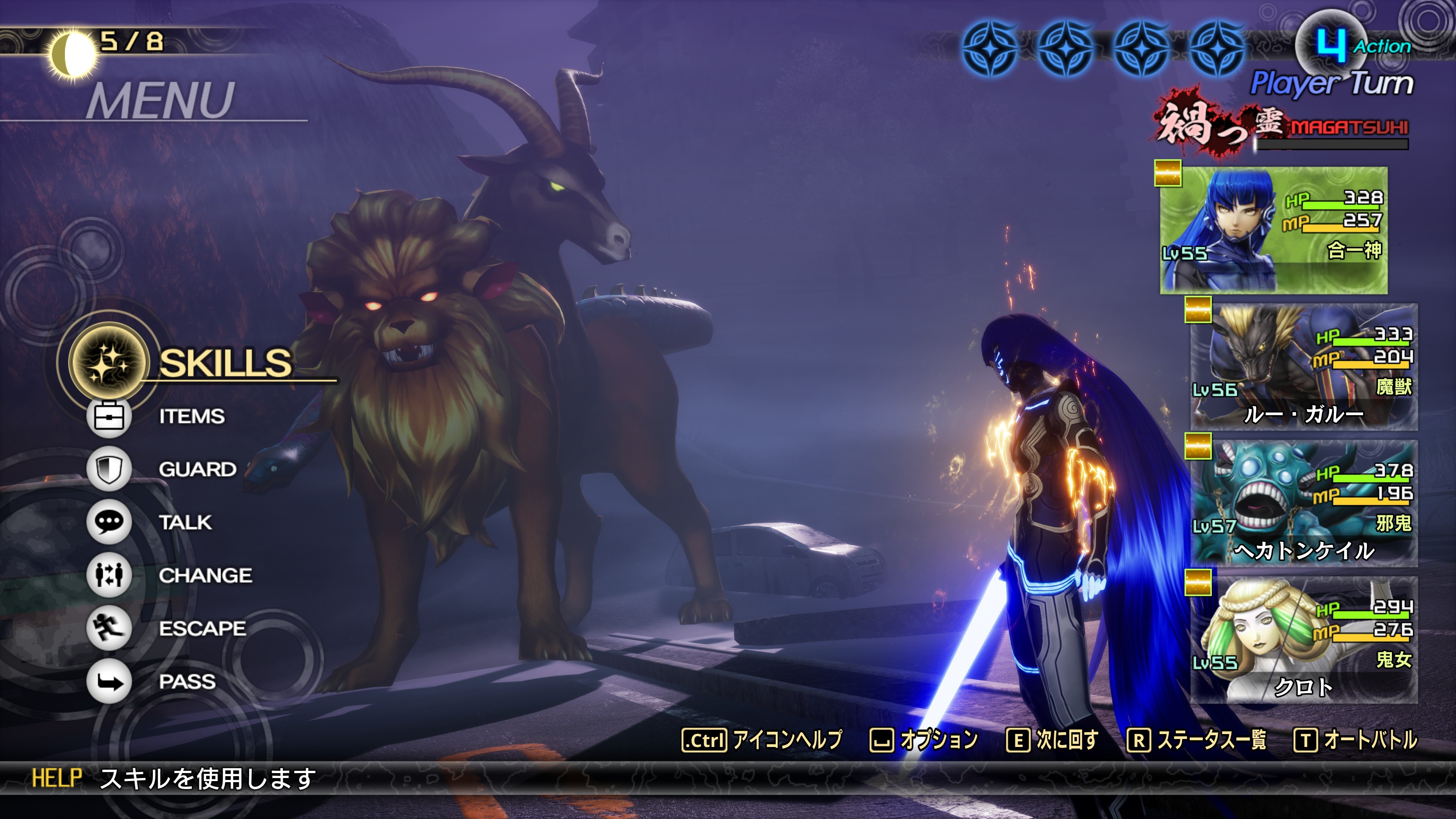Screen dimensions: 1456x819
Task: Select the クロト party panel
Action: [1304, 640]
